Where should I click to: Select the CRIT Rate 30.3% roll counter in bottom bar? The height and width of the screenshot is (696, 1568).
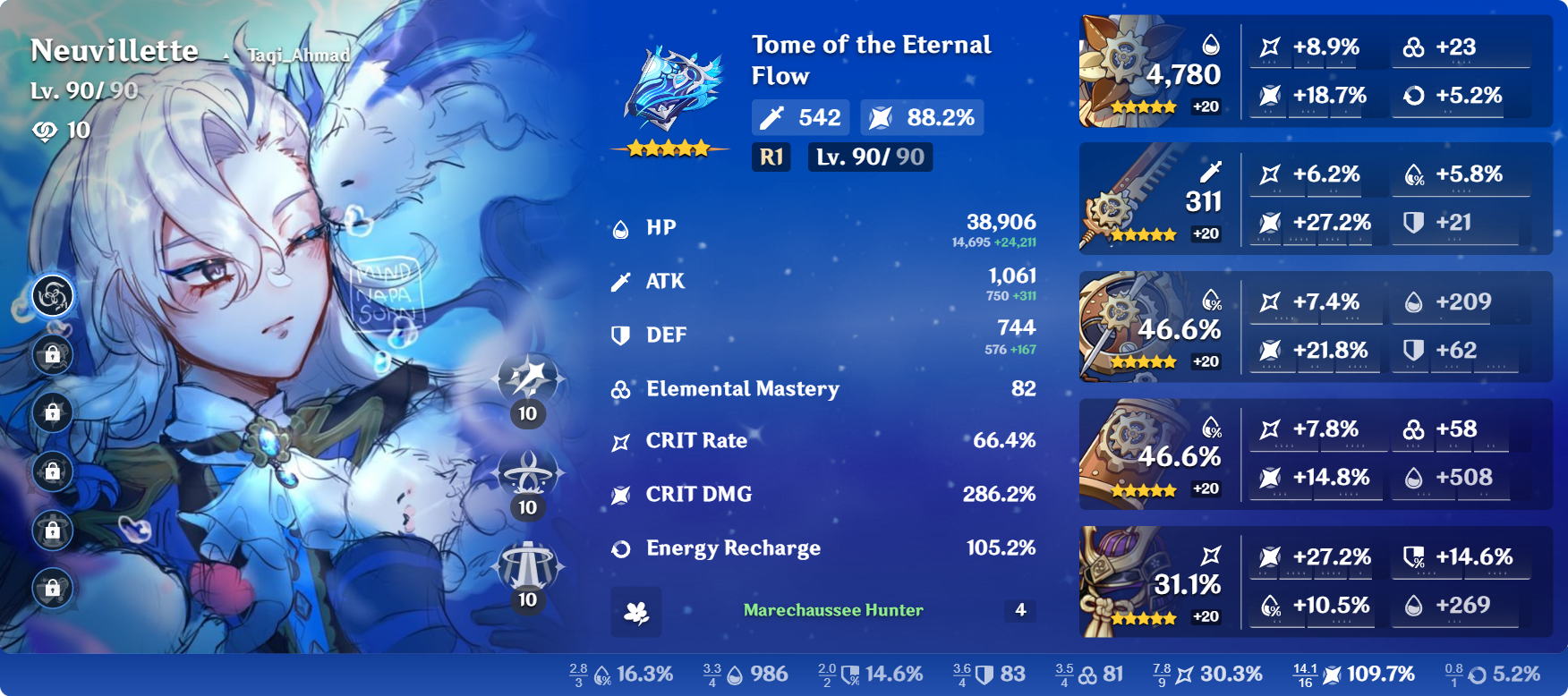point(1163,673)
